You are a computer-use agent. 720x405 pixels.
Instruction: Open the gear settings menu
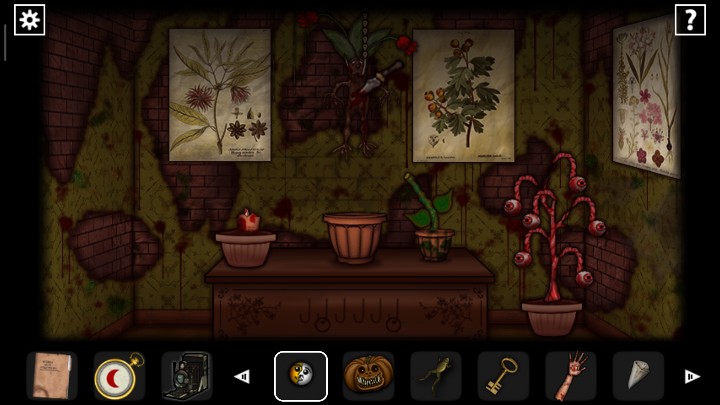point(29,19)
